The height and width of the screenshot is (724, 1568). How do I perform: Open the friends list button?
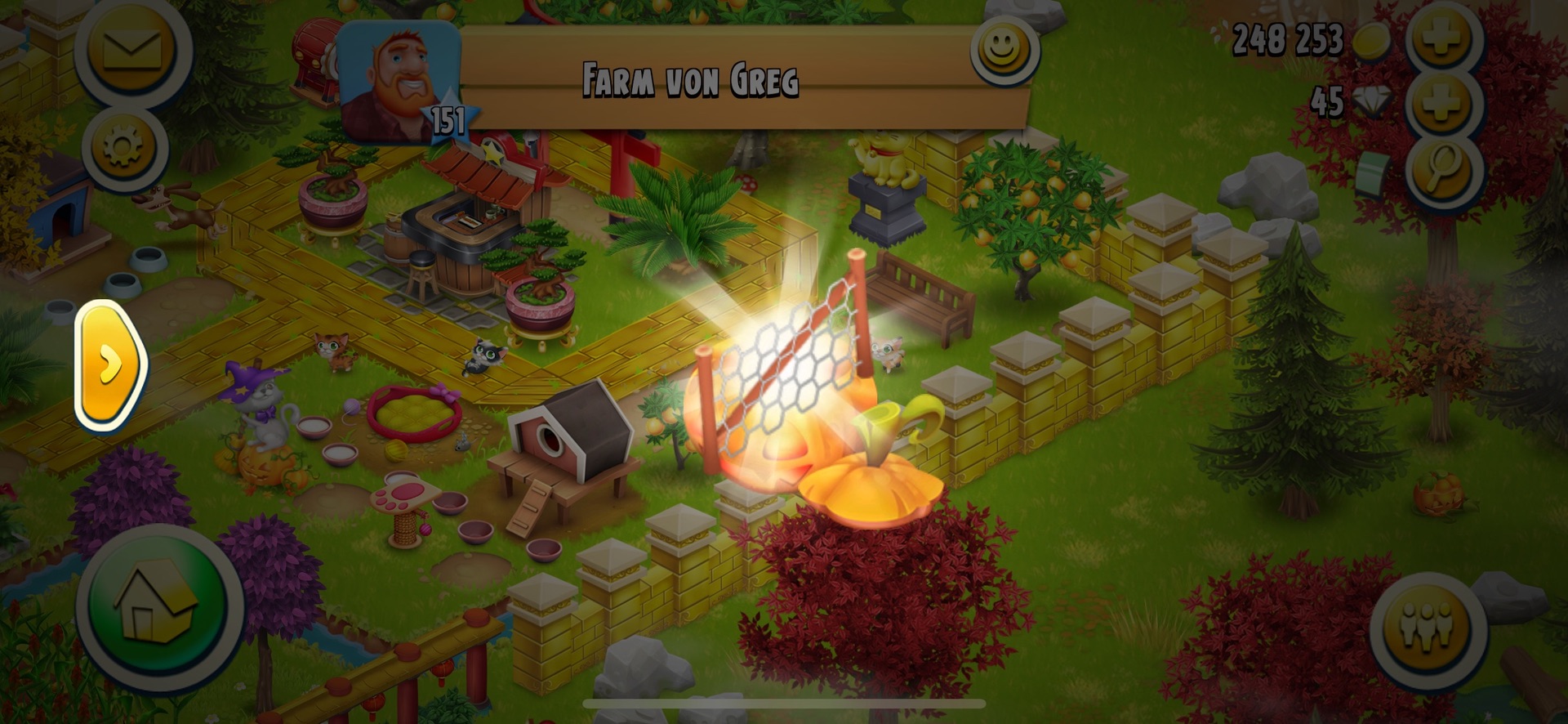click(x=1427, y=628)
